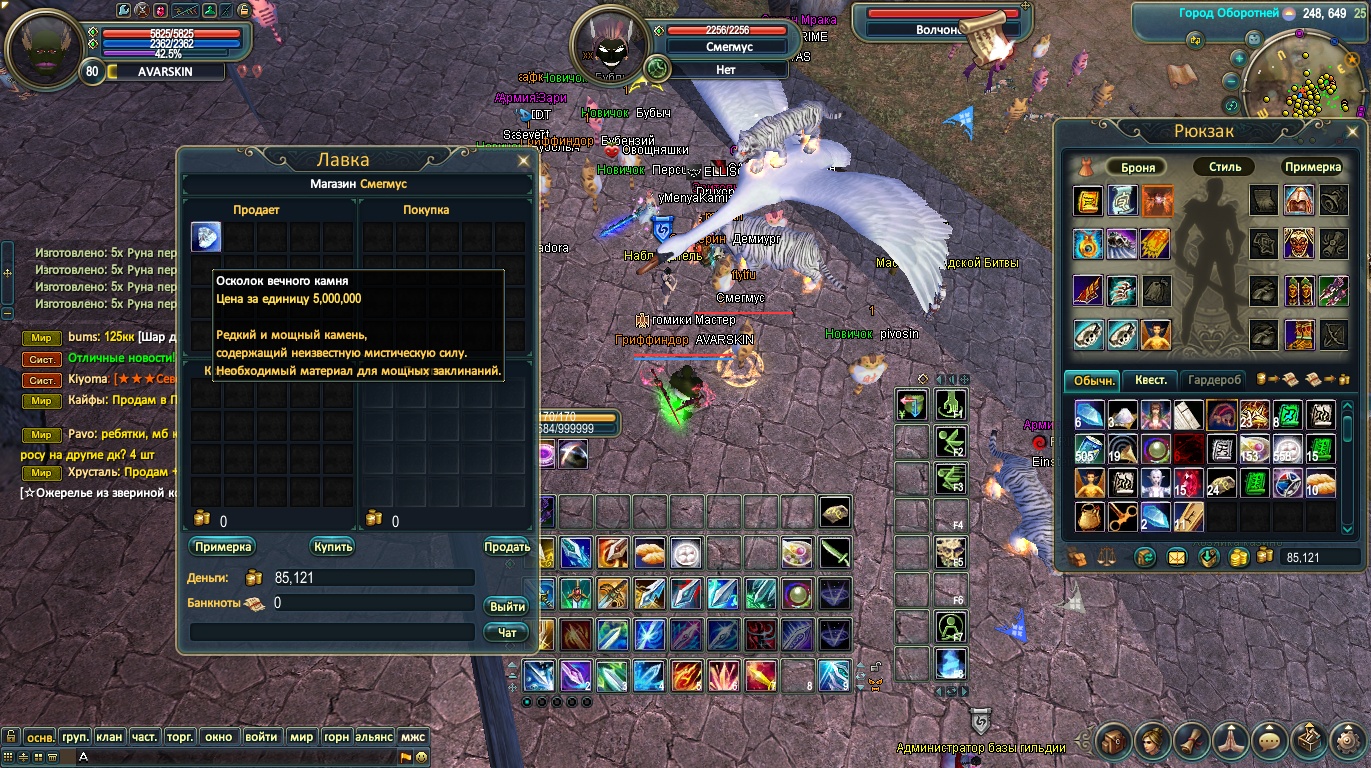Click the Купить buy button
The image size is (1371, 768).
pyautogui.click(x=333, y=547)
